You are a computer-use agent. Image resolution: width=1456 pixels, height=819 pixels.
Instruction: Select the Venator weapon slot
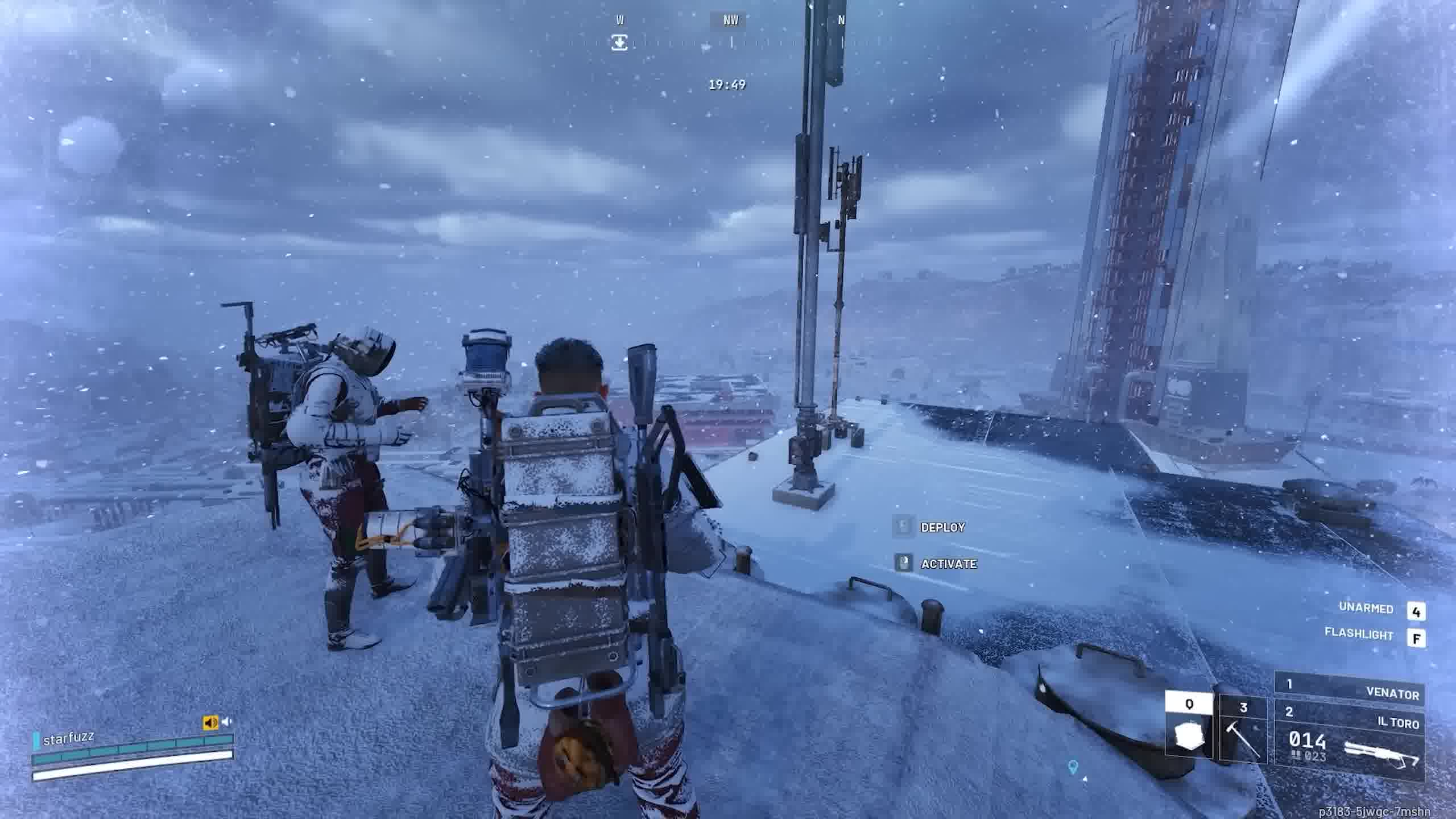click(1349, 692)
